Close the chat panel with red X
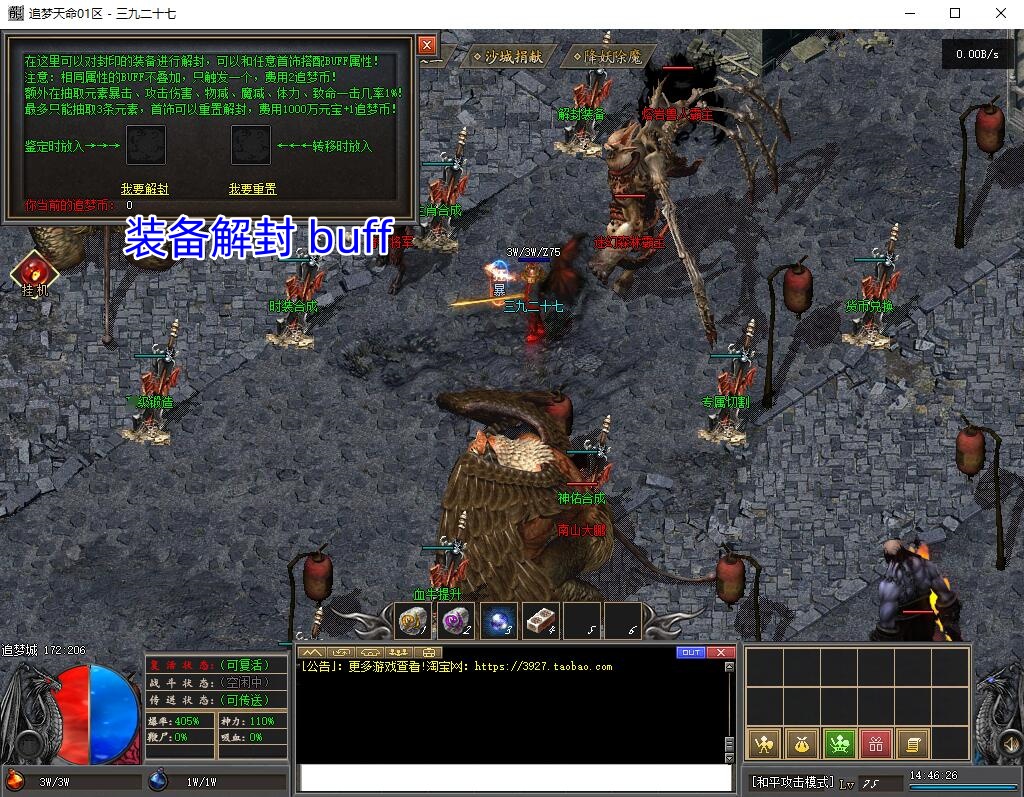This screenshot has width=1024, height=797. [x=720, y=653]
